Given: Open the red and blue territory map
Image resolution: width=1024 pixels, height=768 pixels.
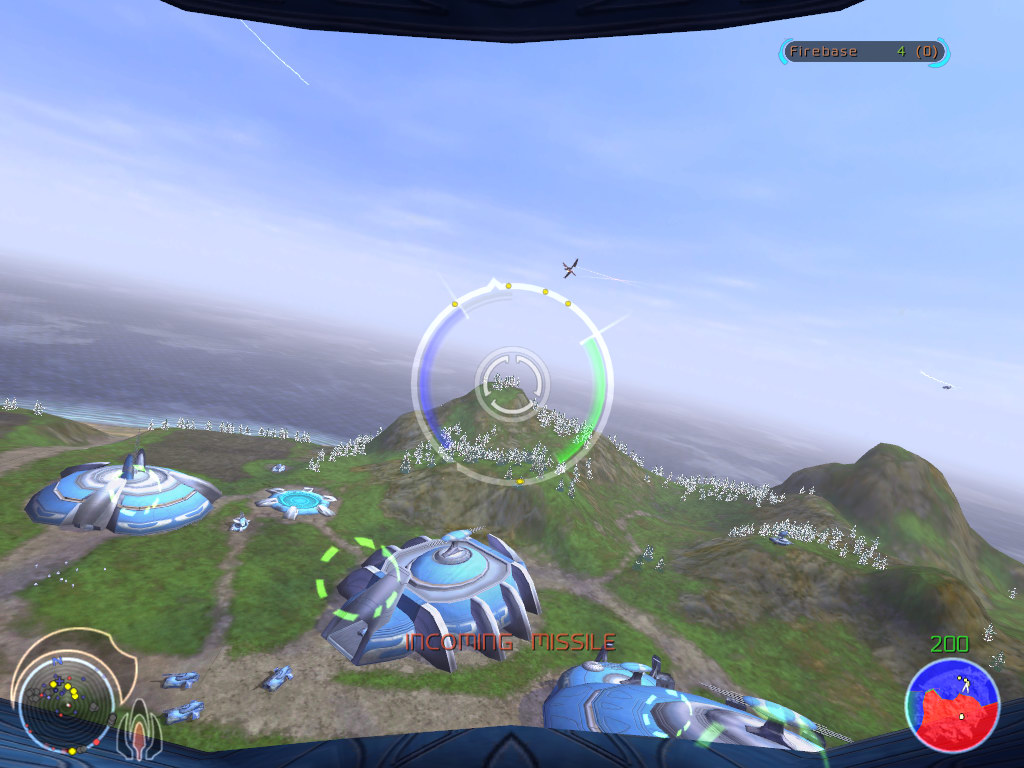Looking at the screenshot, I should [952, 703].
